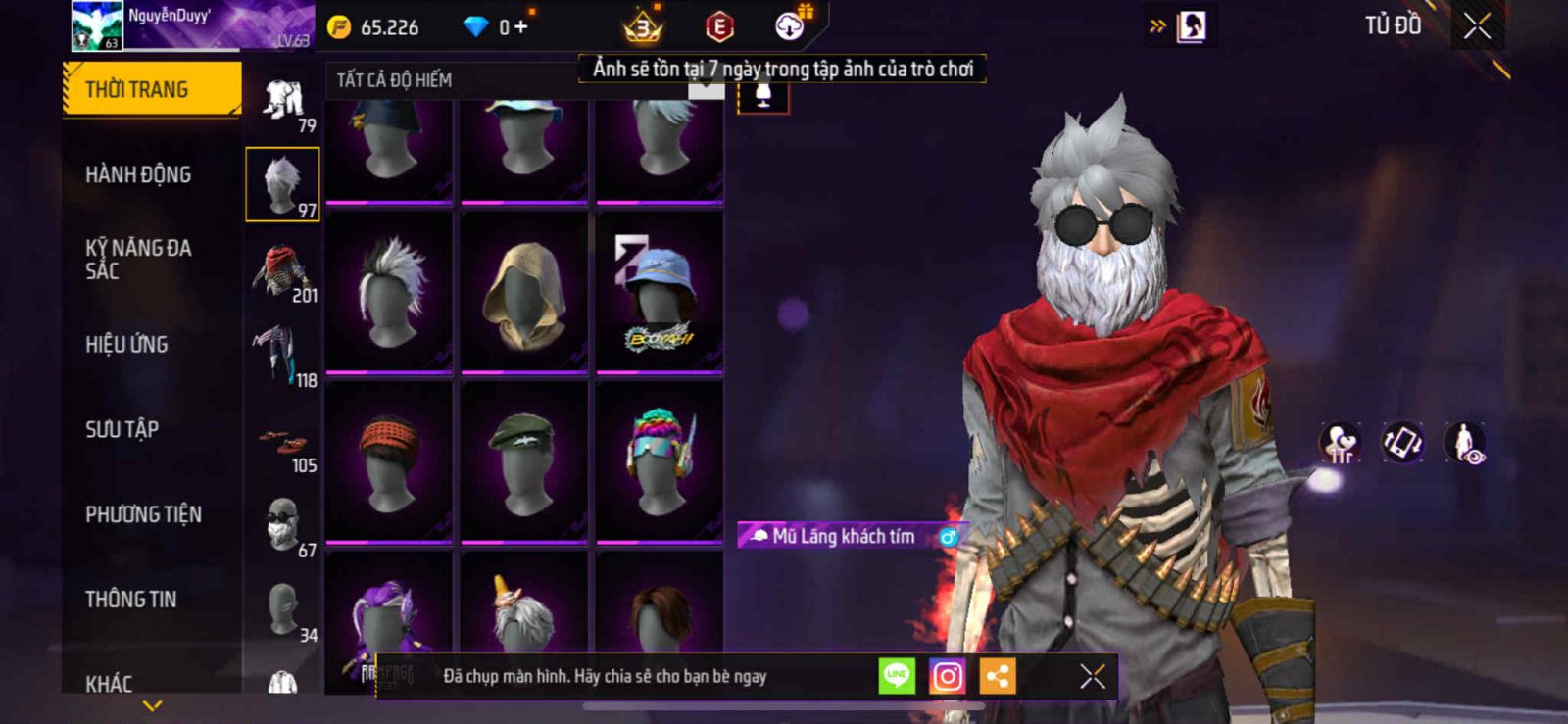The image size is (1568, 724).
Task: Share the screenshot via LINE
Action: [897, 676]
